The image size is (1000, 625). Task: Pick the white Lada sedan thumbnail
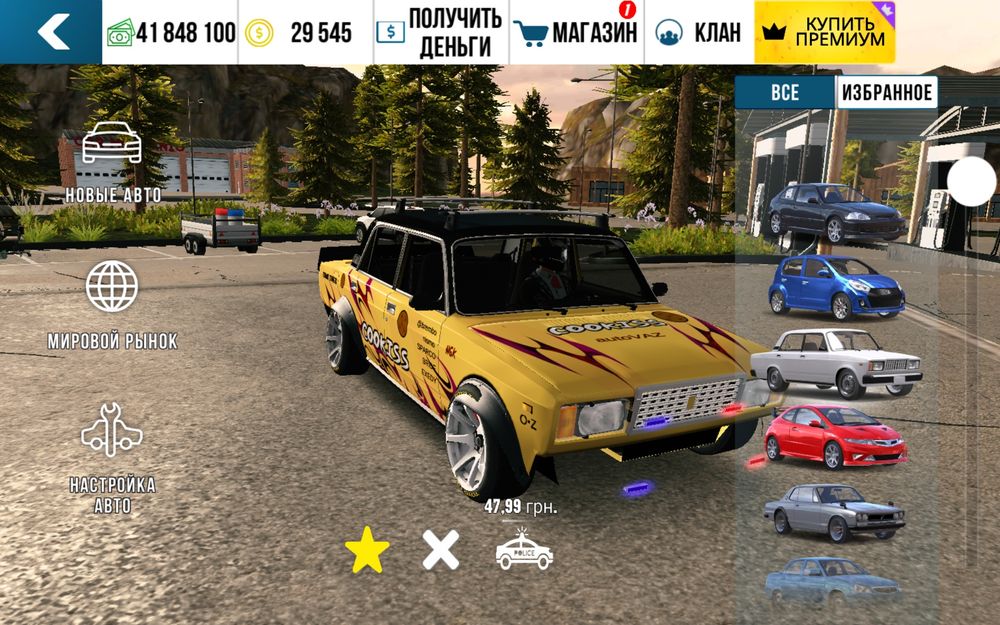836,362
